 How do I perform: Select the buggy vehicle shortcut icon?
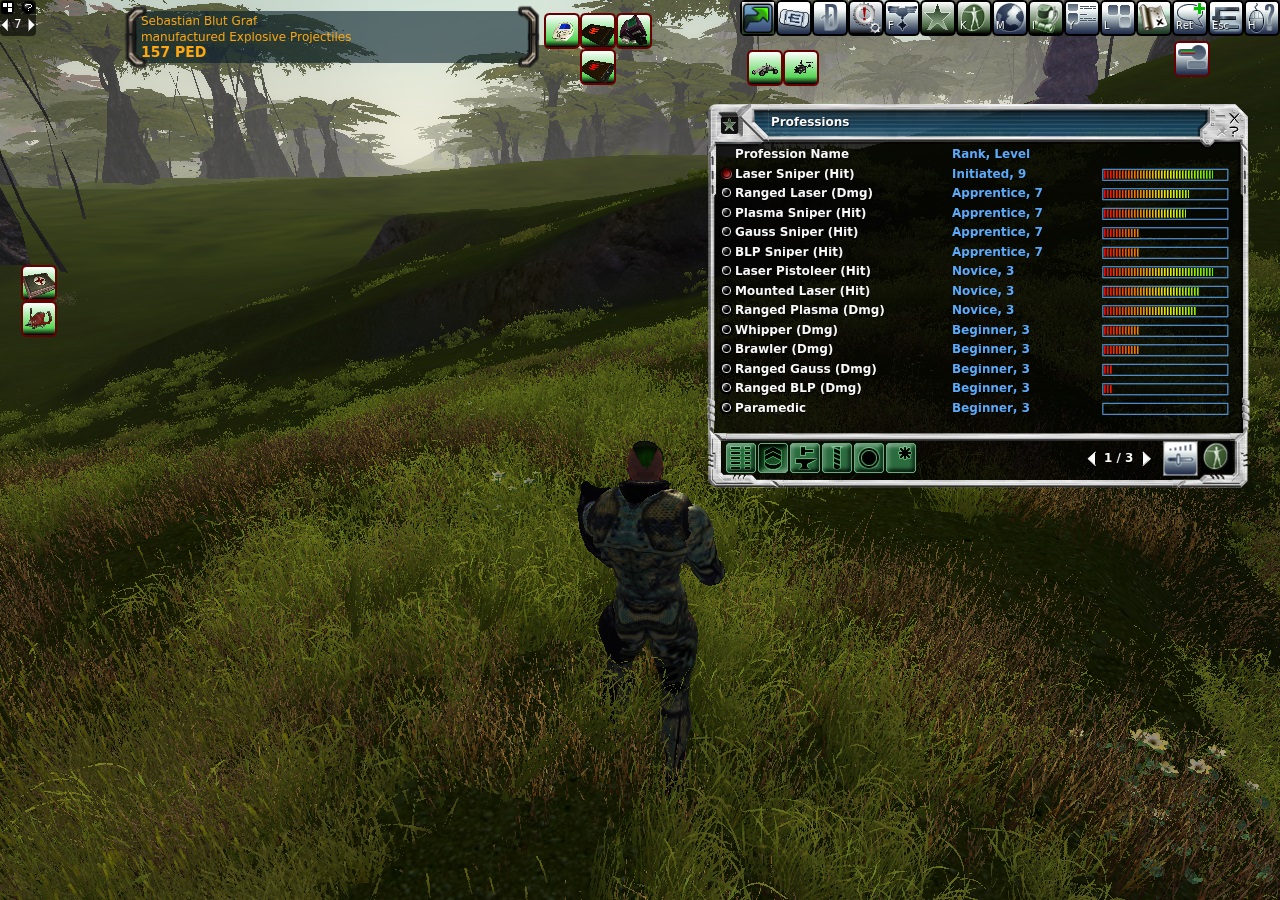click(x=765, y=68)
